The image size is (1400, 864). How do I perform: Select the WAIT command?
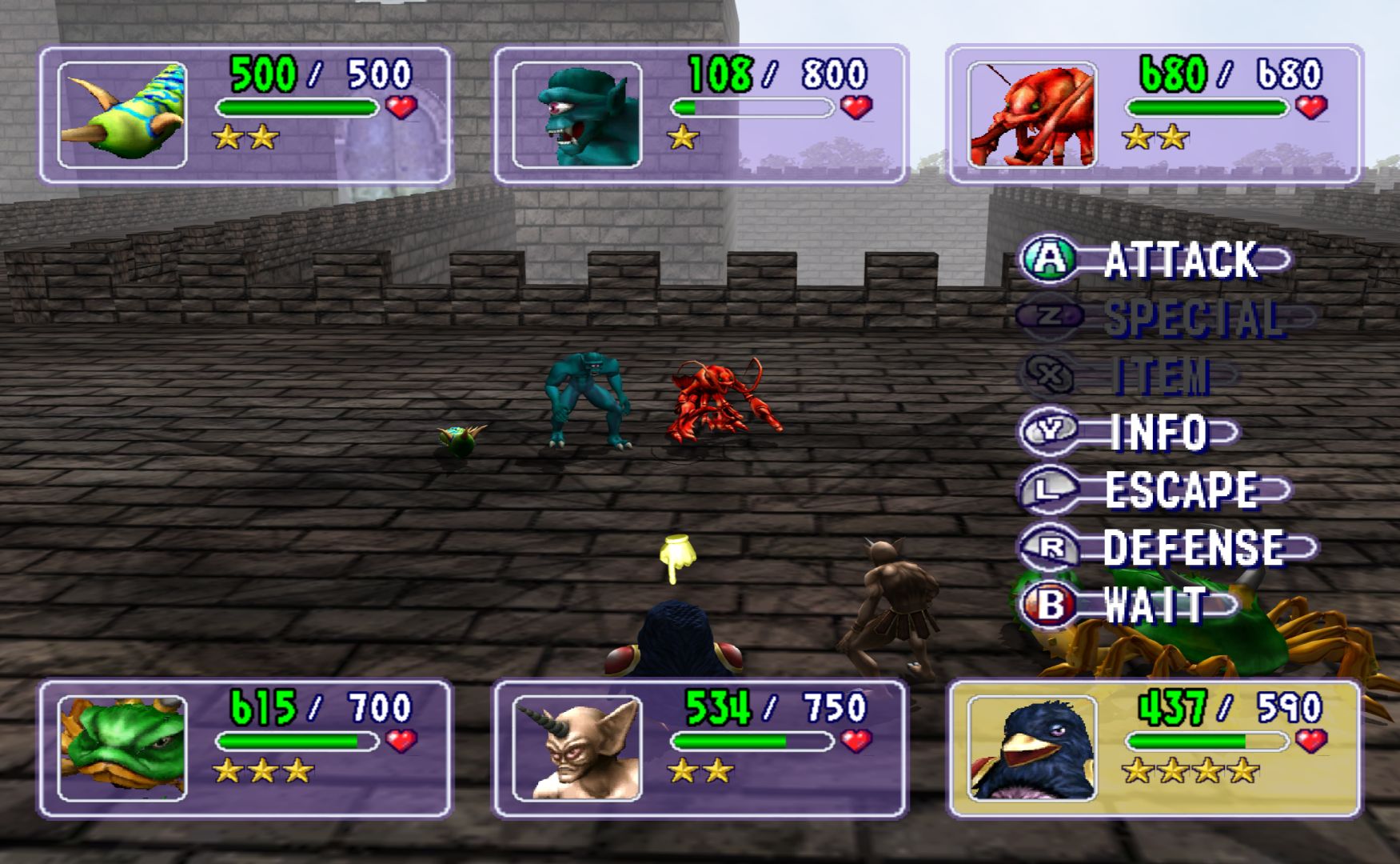1127,605
